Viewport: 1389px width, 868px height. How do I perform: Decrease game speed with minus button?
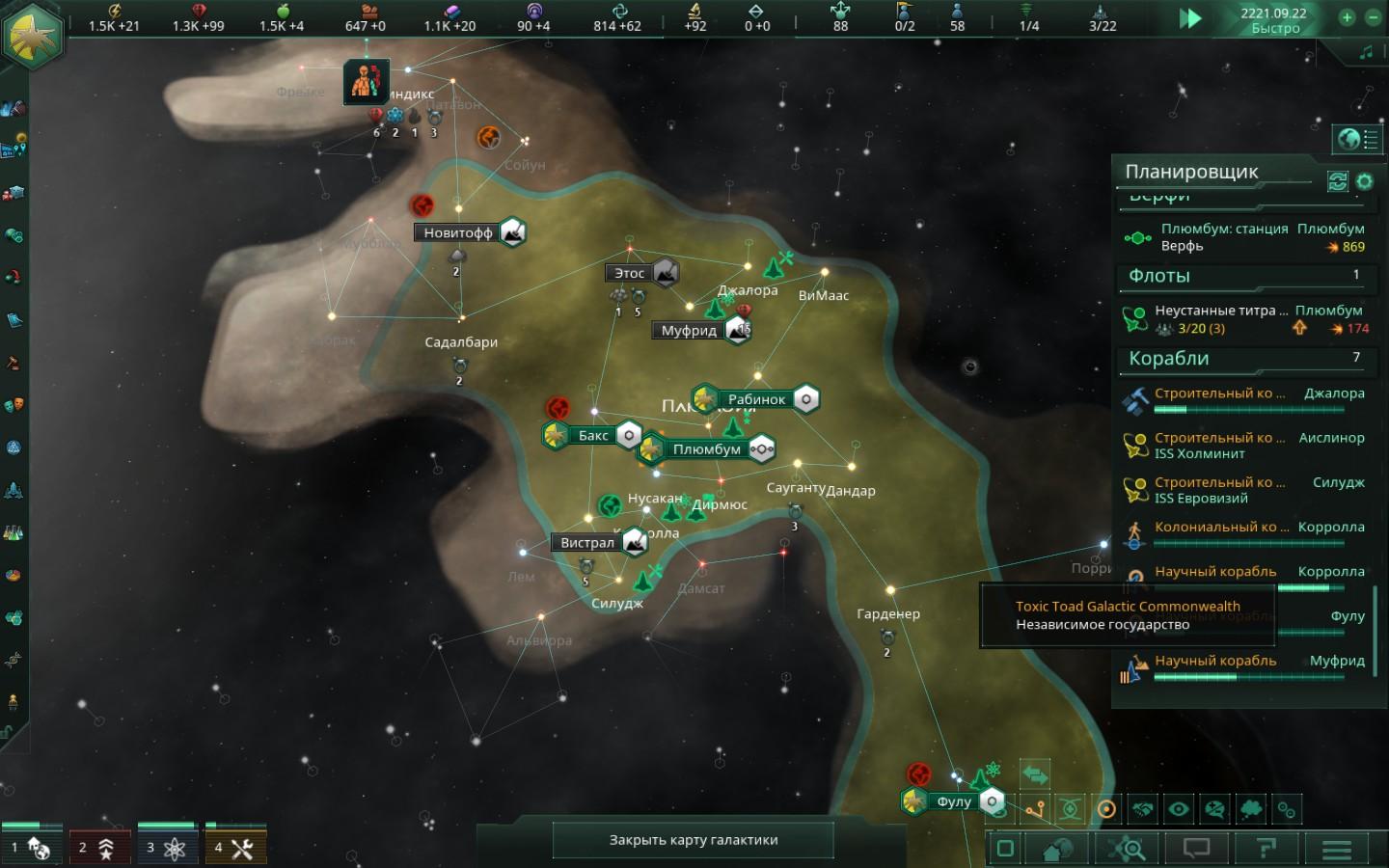[x=1374, y=17]
